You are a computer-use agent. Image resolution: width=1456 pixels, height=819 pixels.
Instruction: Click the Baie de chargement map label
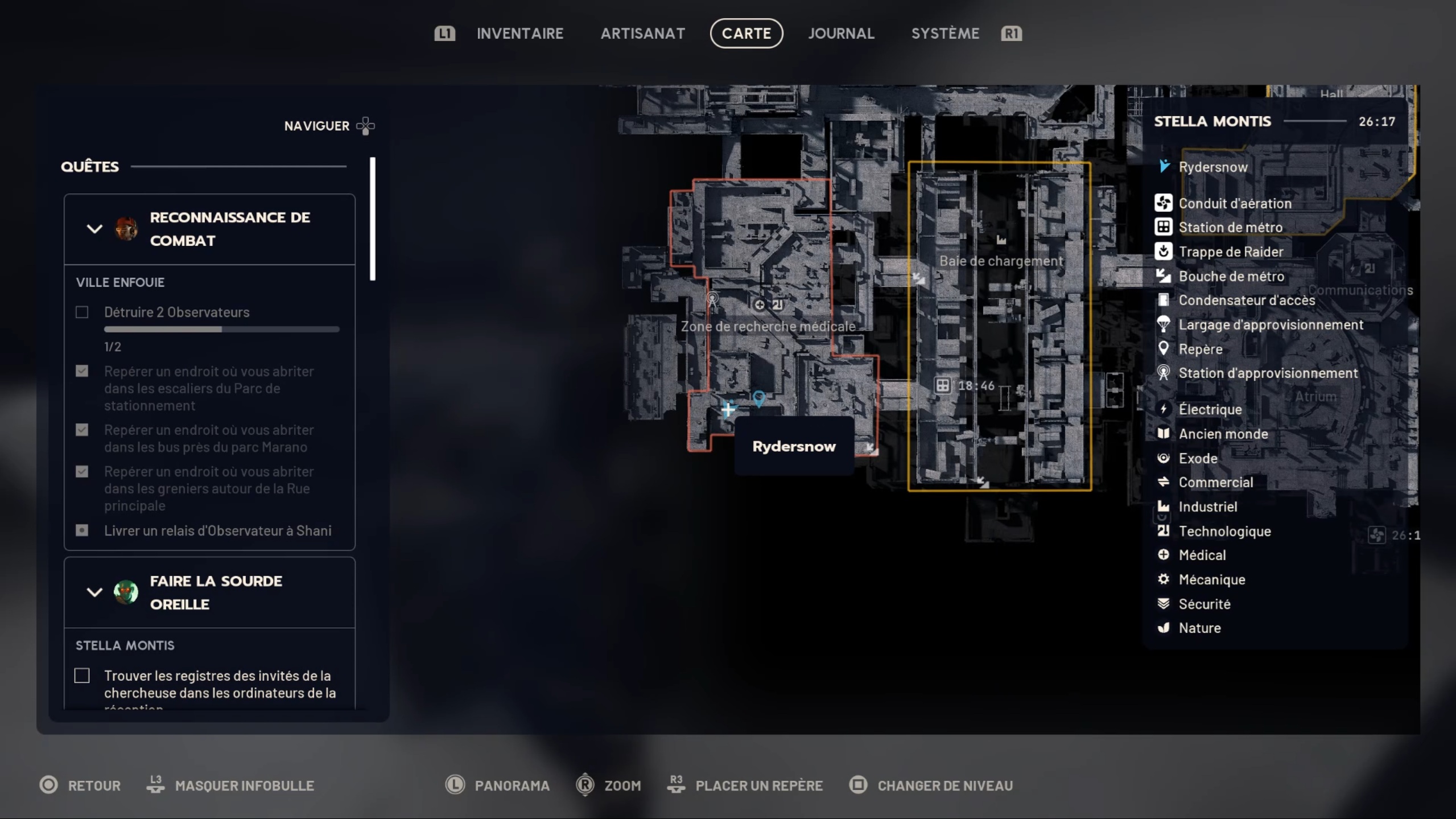click(x=1001, y=261)
